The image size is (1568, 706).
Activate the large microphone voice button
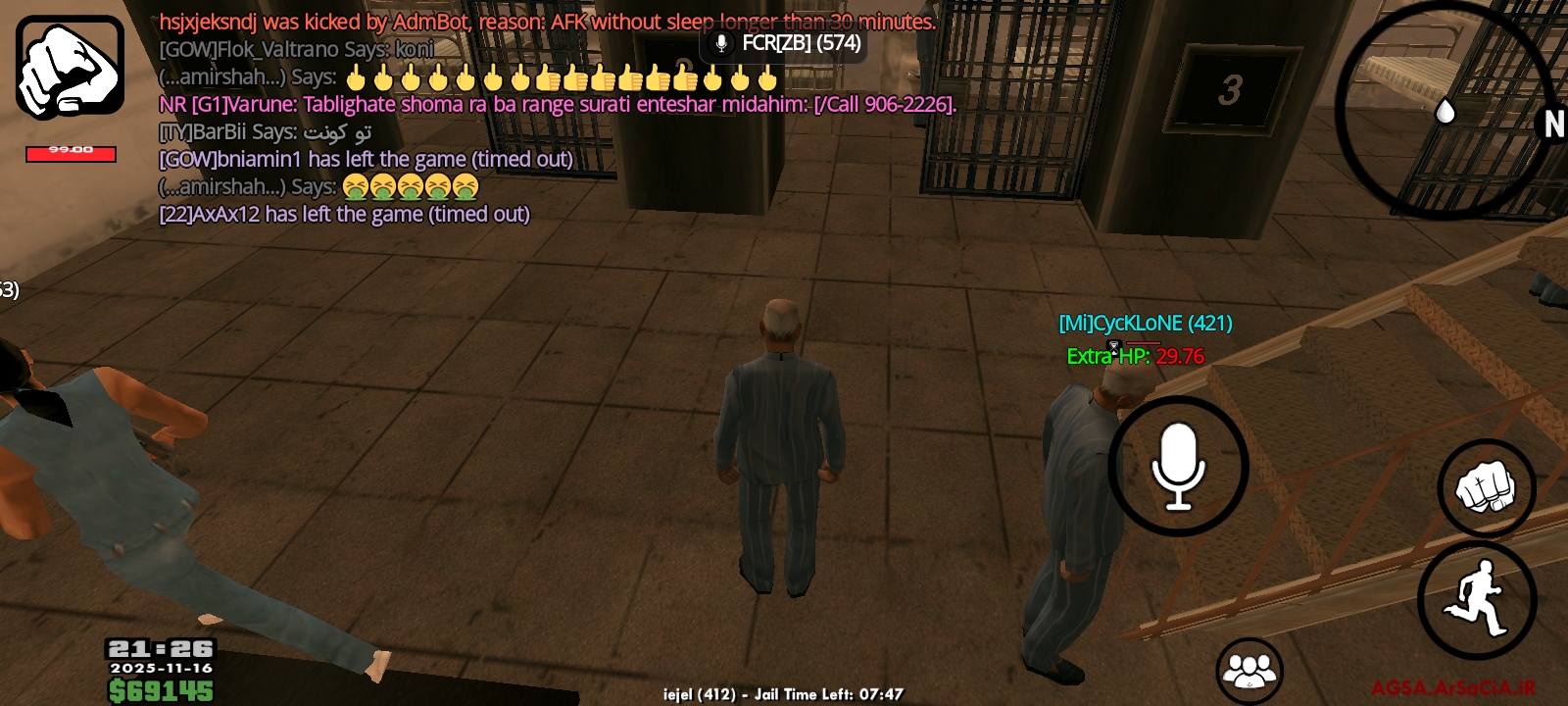(x=1178, y=467)
